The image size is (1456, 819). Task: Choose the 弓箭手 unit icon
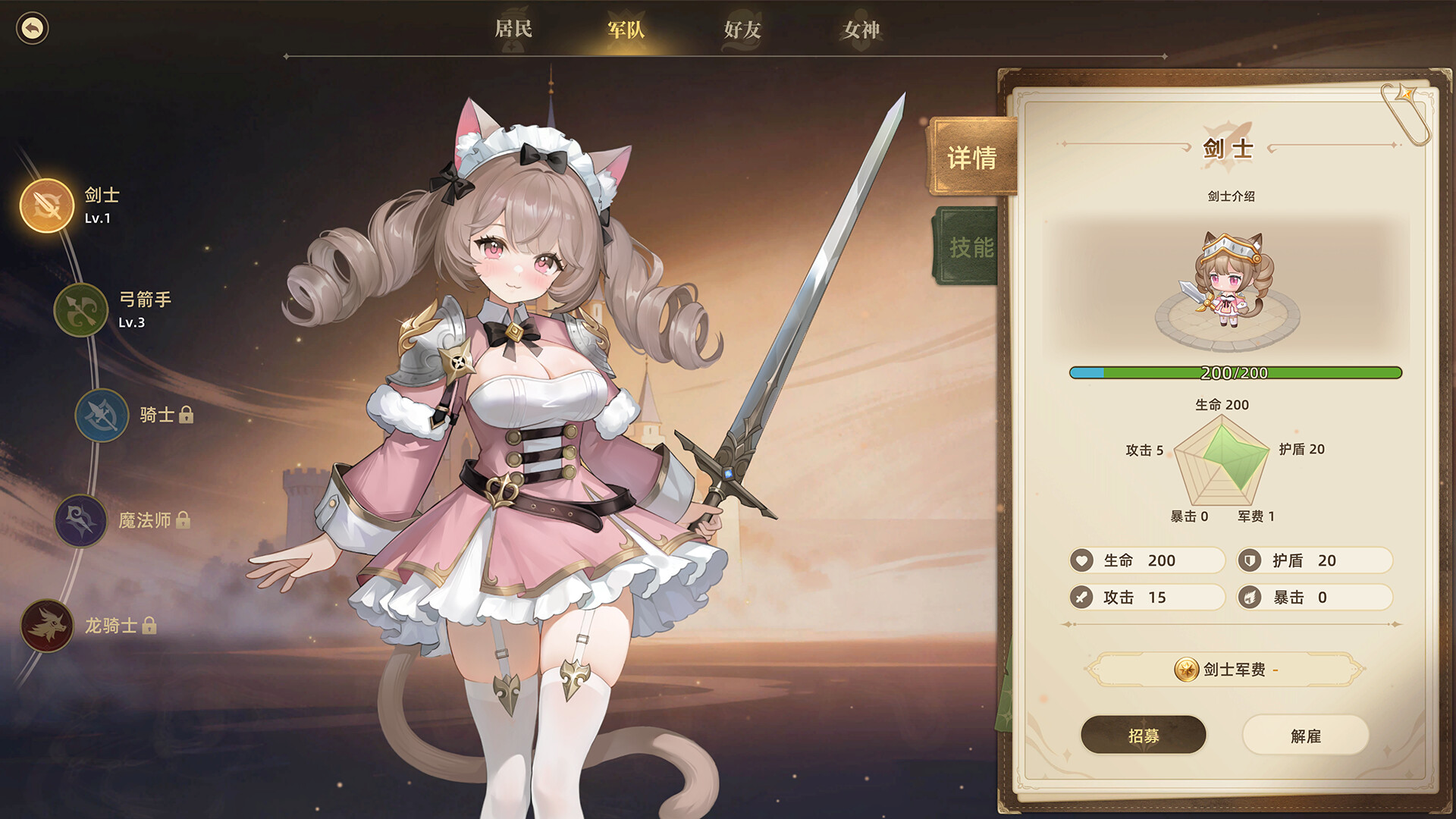pos(81,309)
